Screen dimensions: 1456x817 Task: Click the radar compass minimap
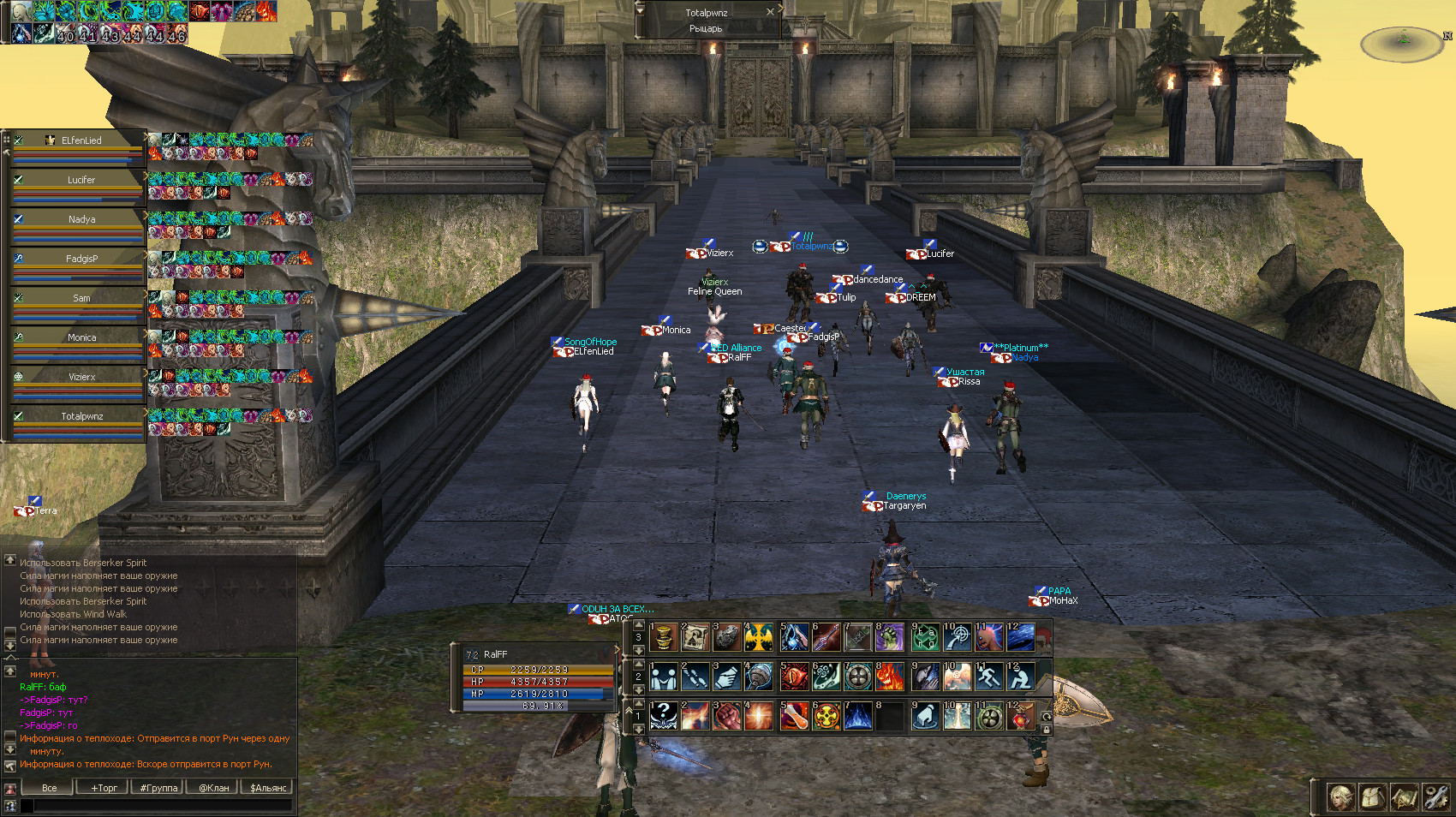point(1403,44)
